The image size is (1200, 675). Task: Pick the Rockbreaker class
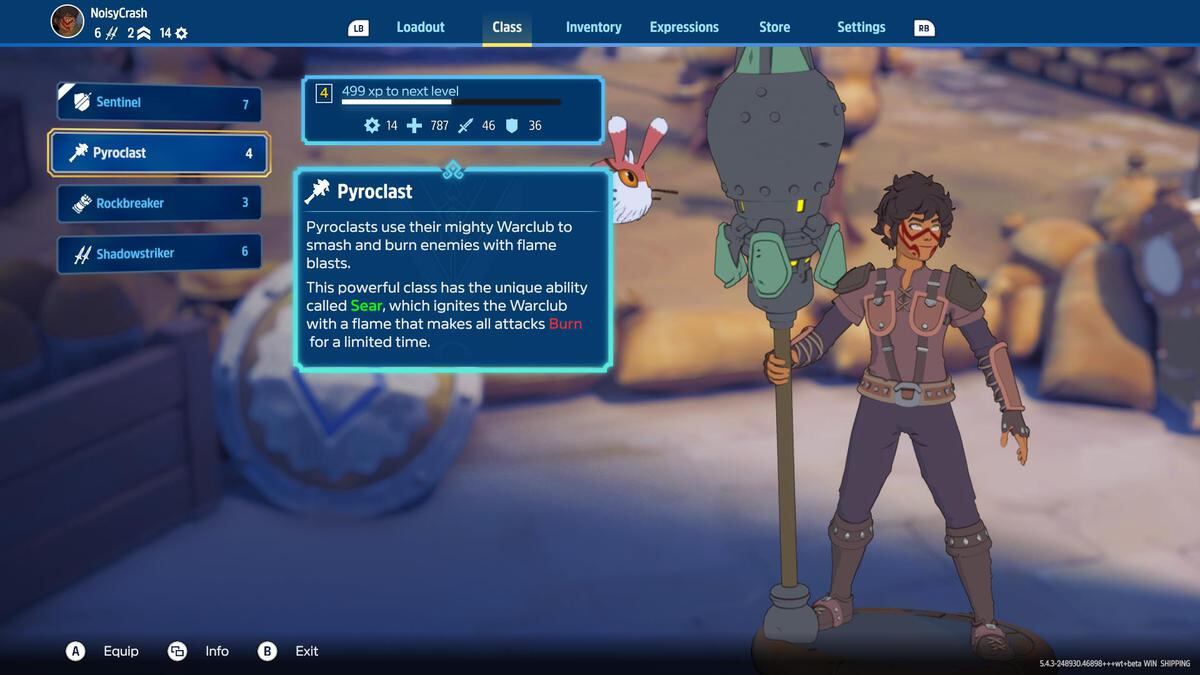(160, 203)
